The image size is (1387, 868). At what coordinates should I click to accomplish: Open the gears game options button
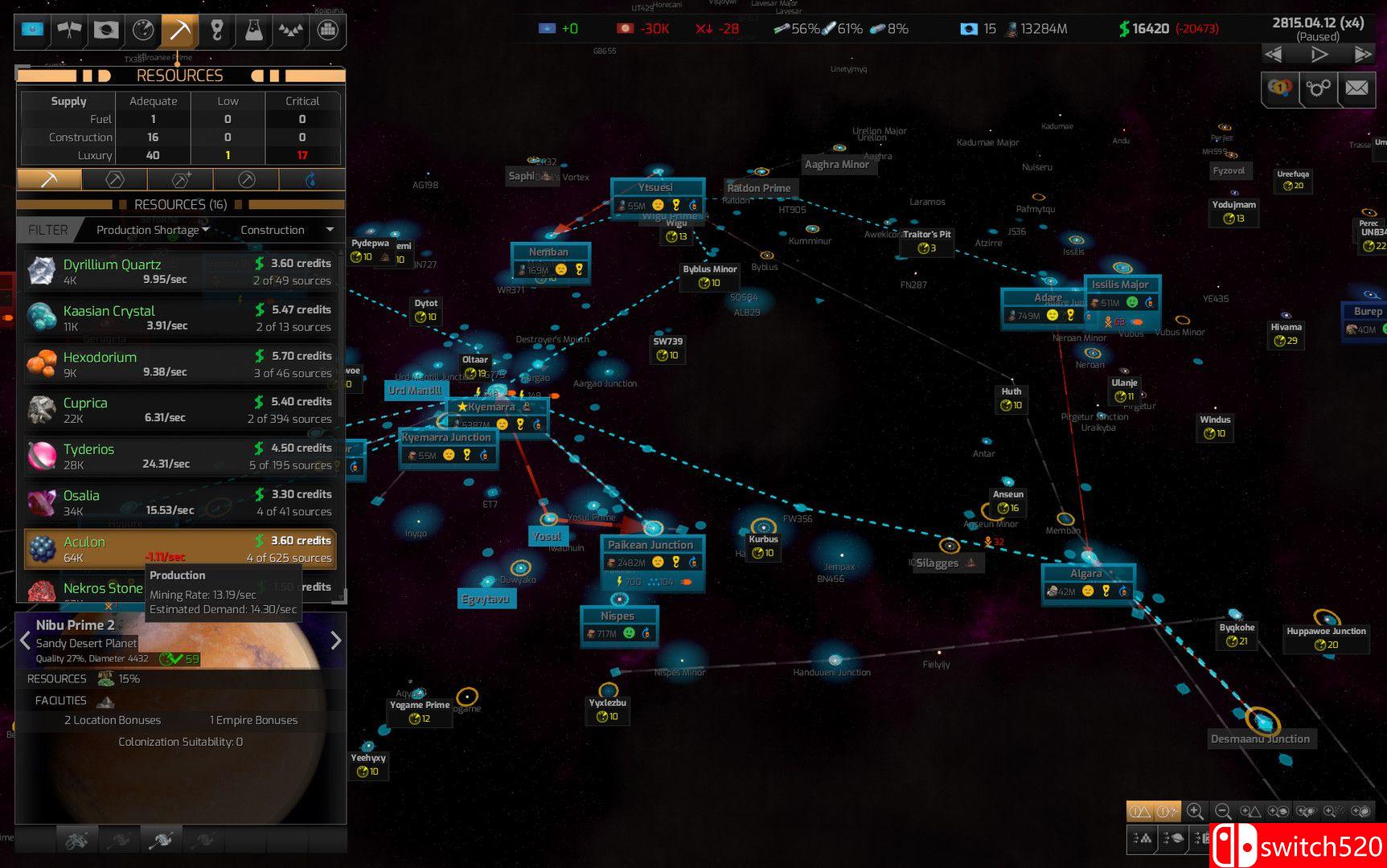point(1318,88)
